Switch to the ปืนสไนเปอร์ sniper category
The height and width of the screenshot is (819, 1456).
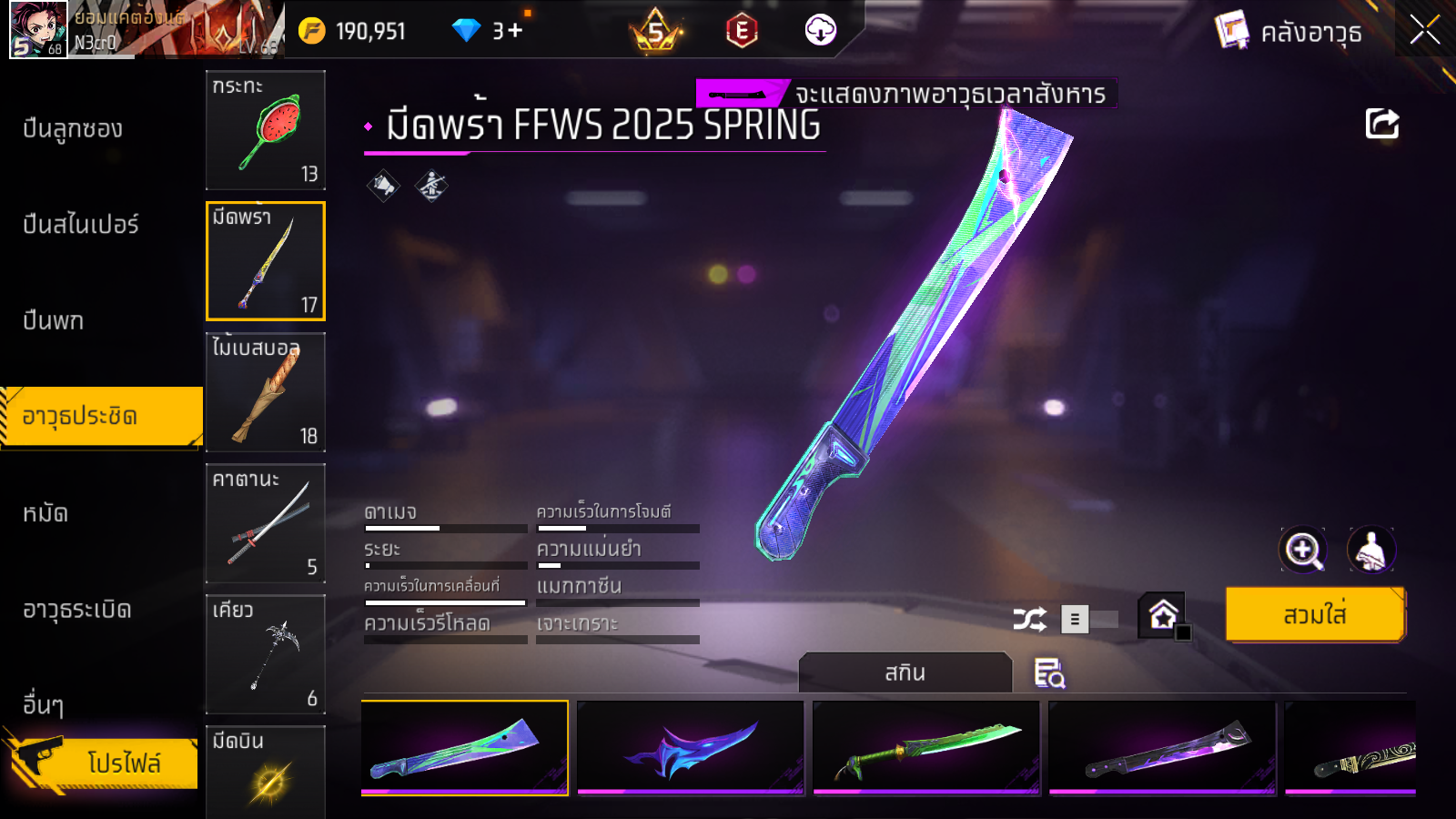pos(81,225)
